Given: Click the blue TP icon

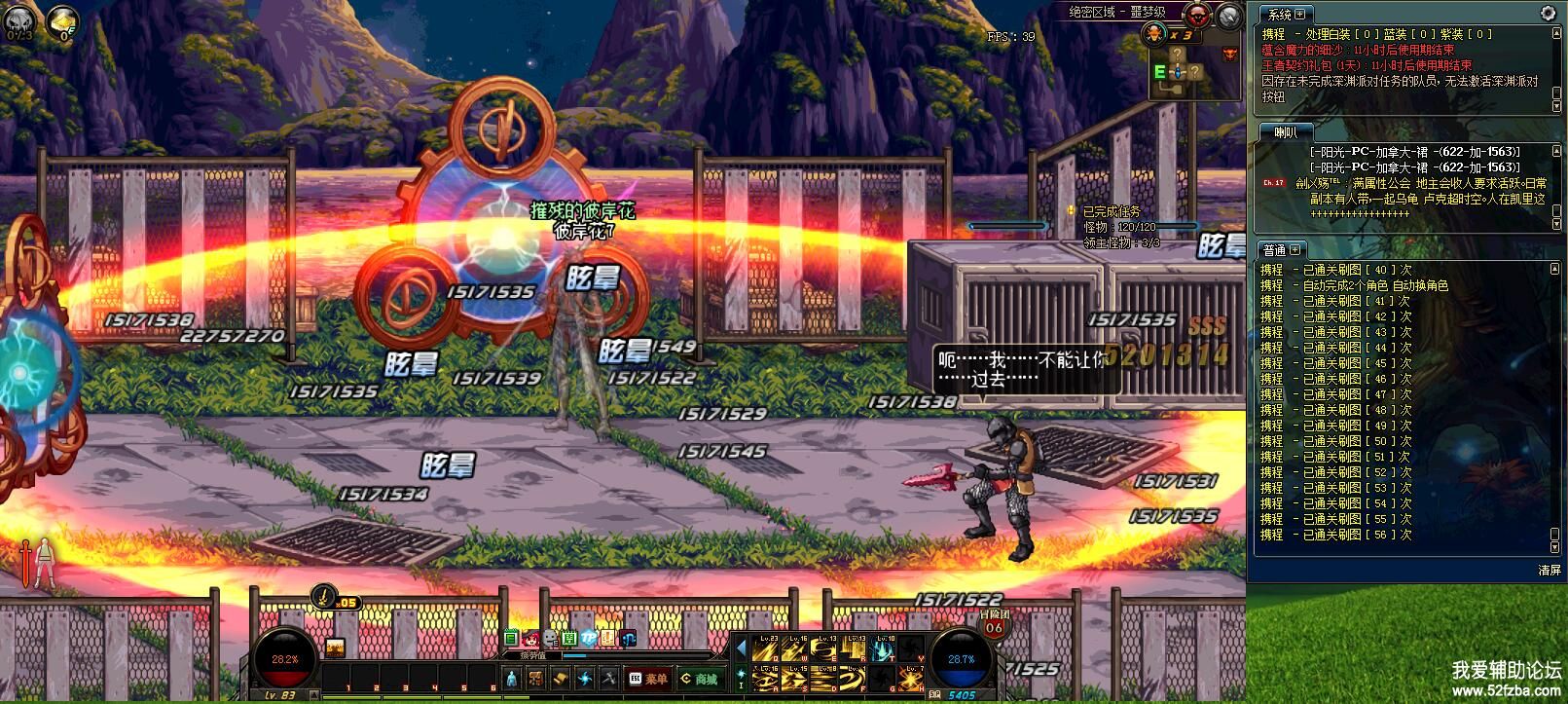Looking at the screenshot, I should 589,639.
